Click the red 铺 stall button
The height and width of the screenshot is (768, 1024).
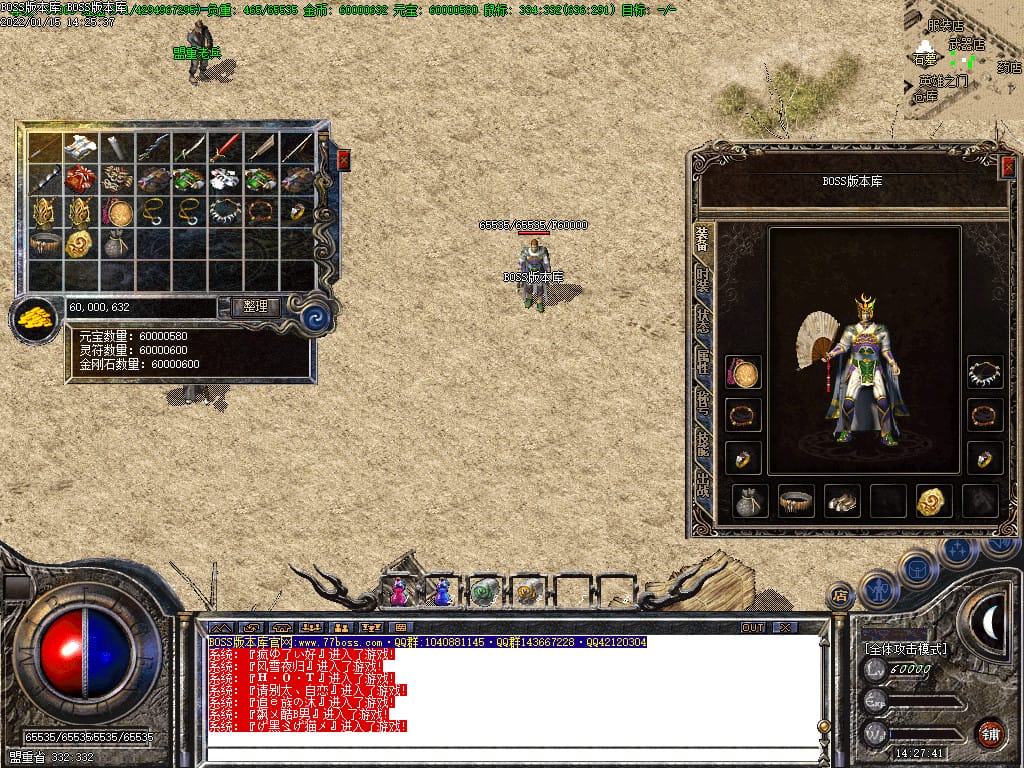coord(990,733)
